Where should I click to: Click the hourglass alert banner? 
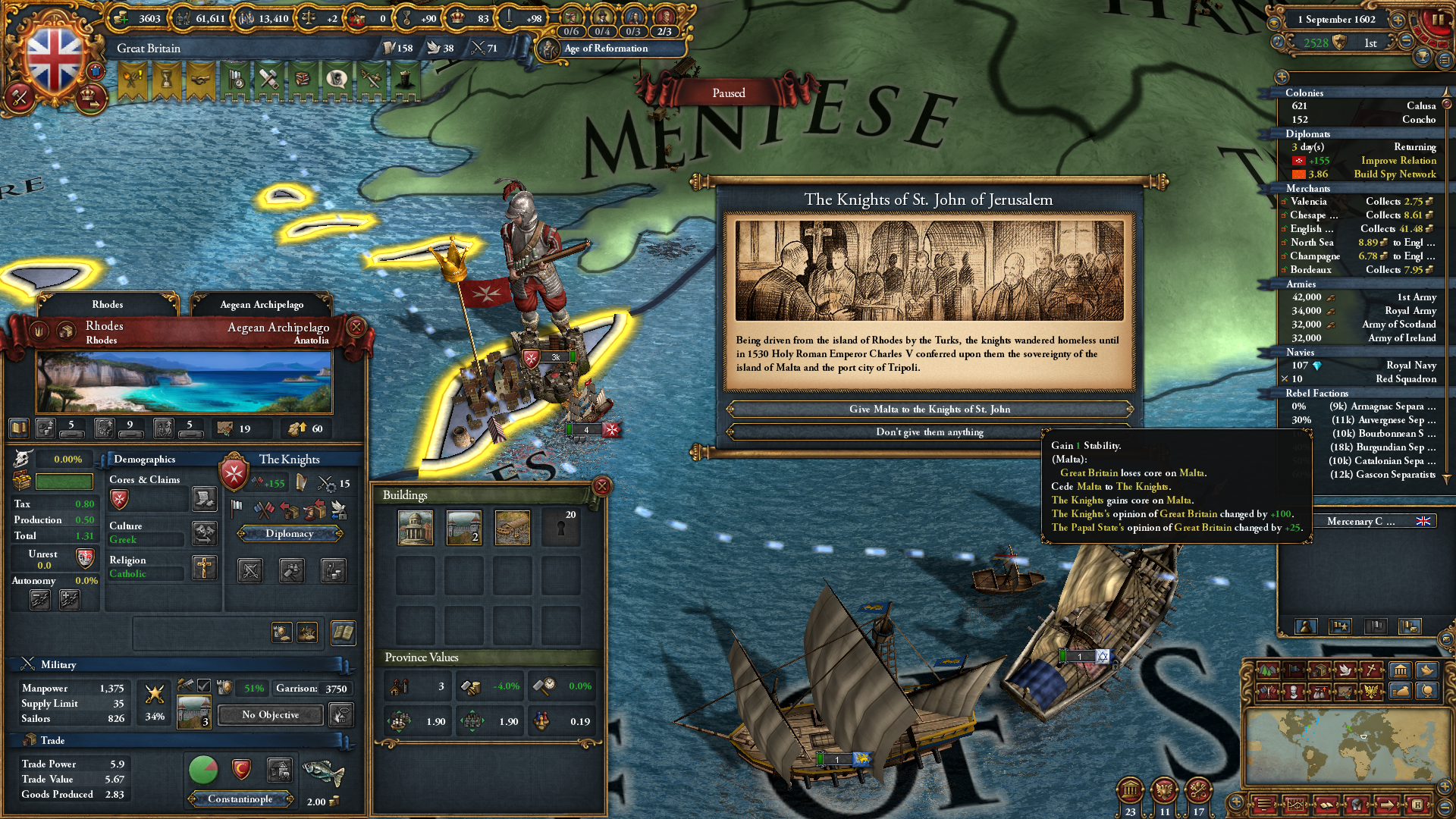coord(165,80)
